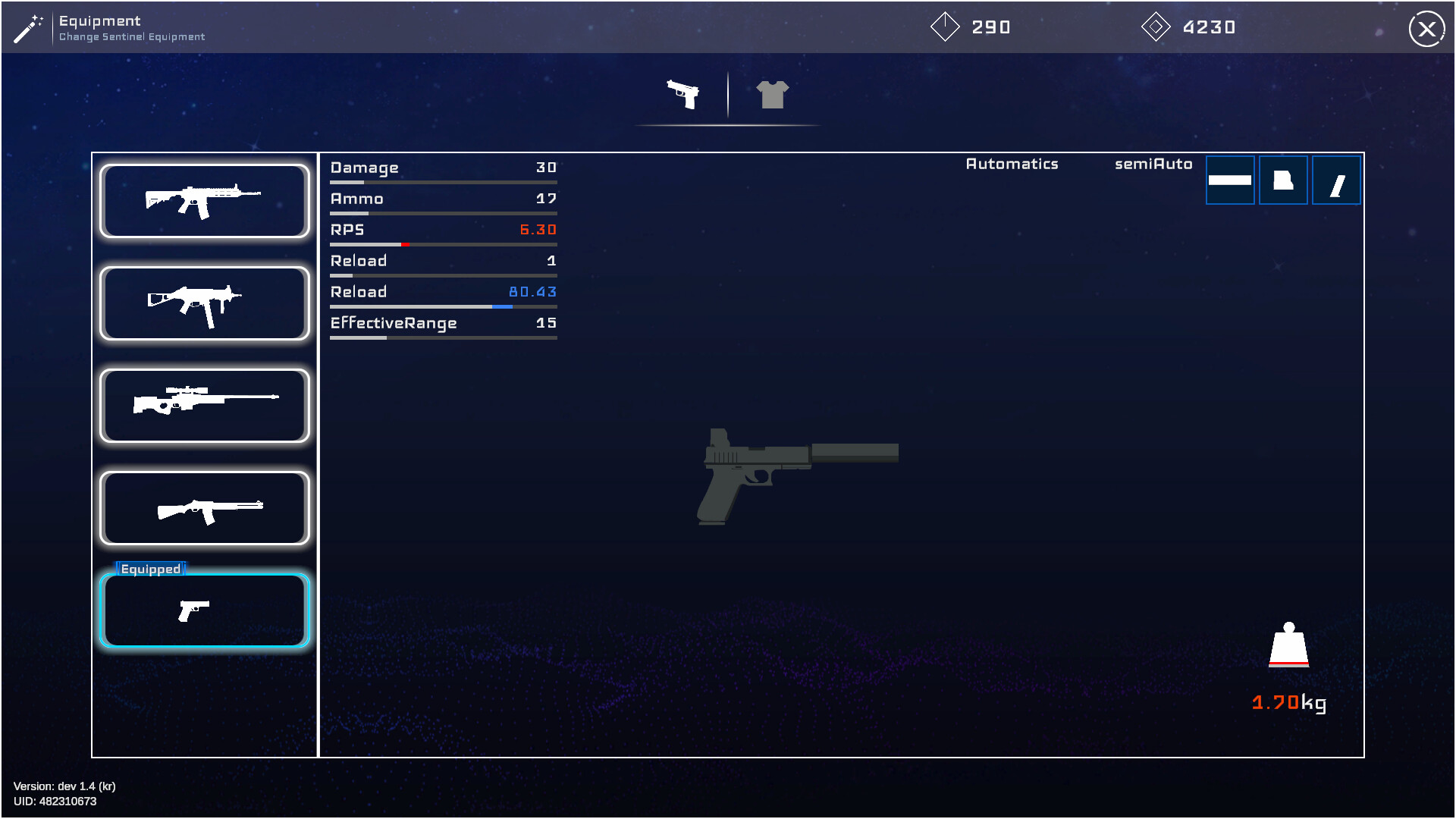Select the assault rifle in the weapon list
1456x819 pixels.
tap(203, 199)
